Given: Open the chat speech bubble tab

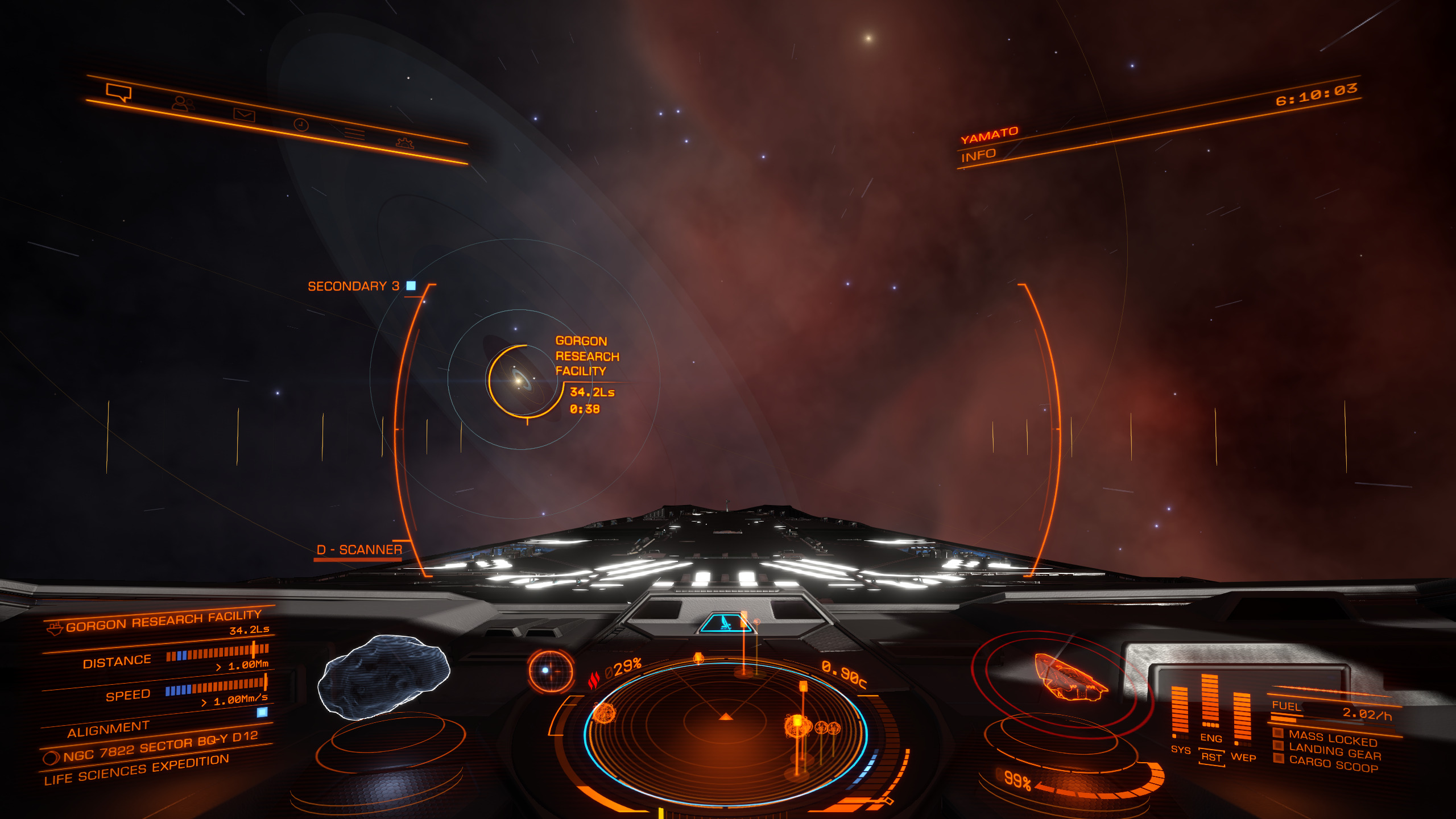Looking at the screenshot, I should (x=118, y=92).
